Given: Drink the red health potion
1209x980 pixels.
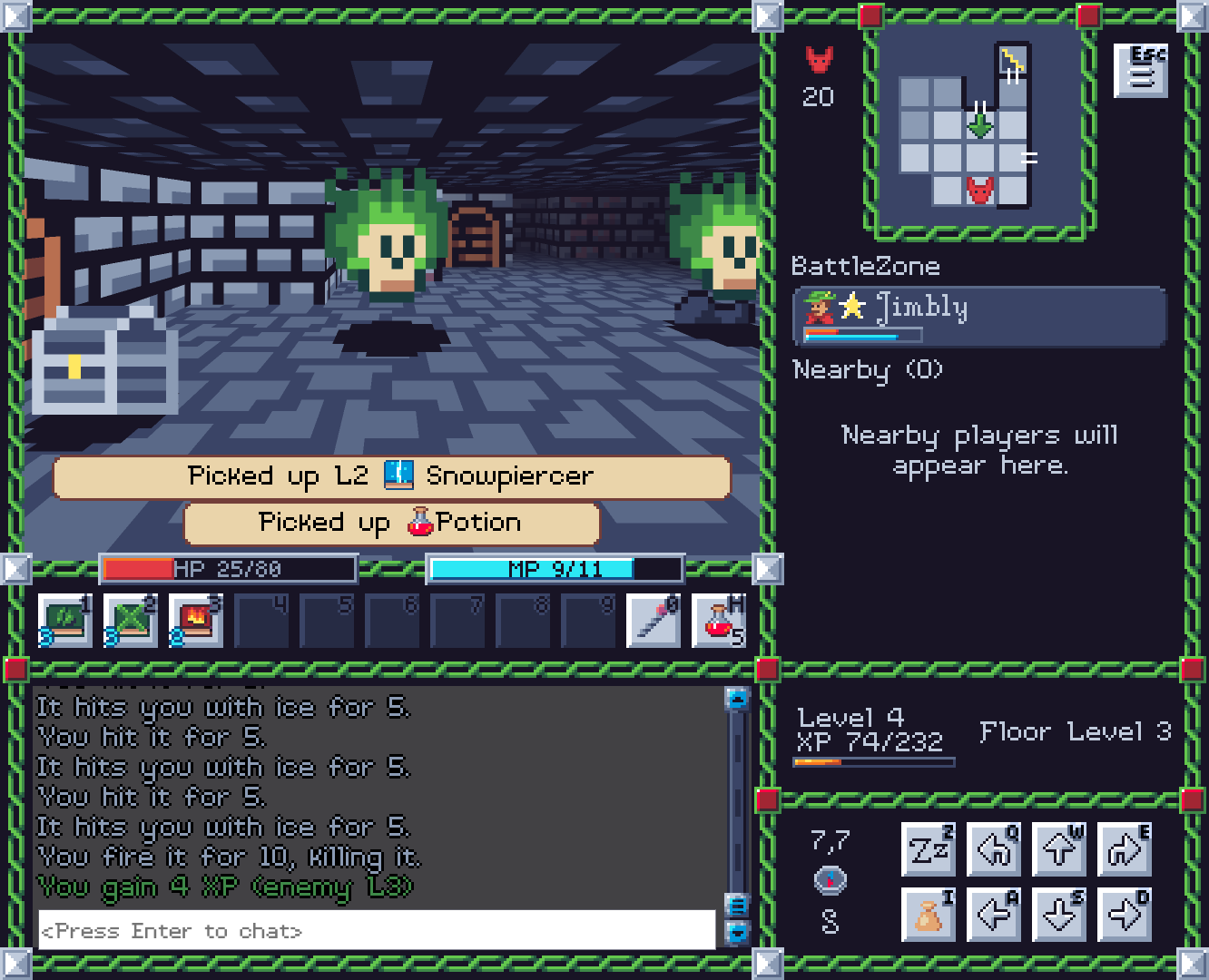Looking at the screenshot, I should click(x=719, y=620).
